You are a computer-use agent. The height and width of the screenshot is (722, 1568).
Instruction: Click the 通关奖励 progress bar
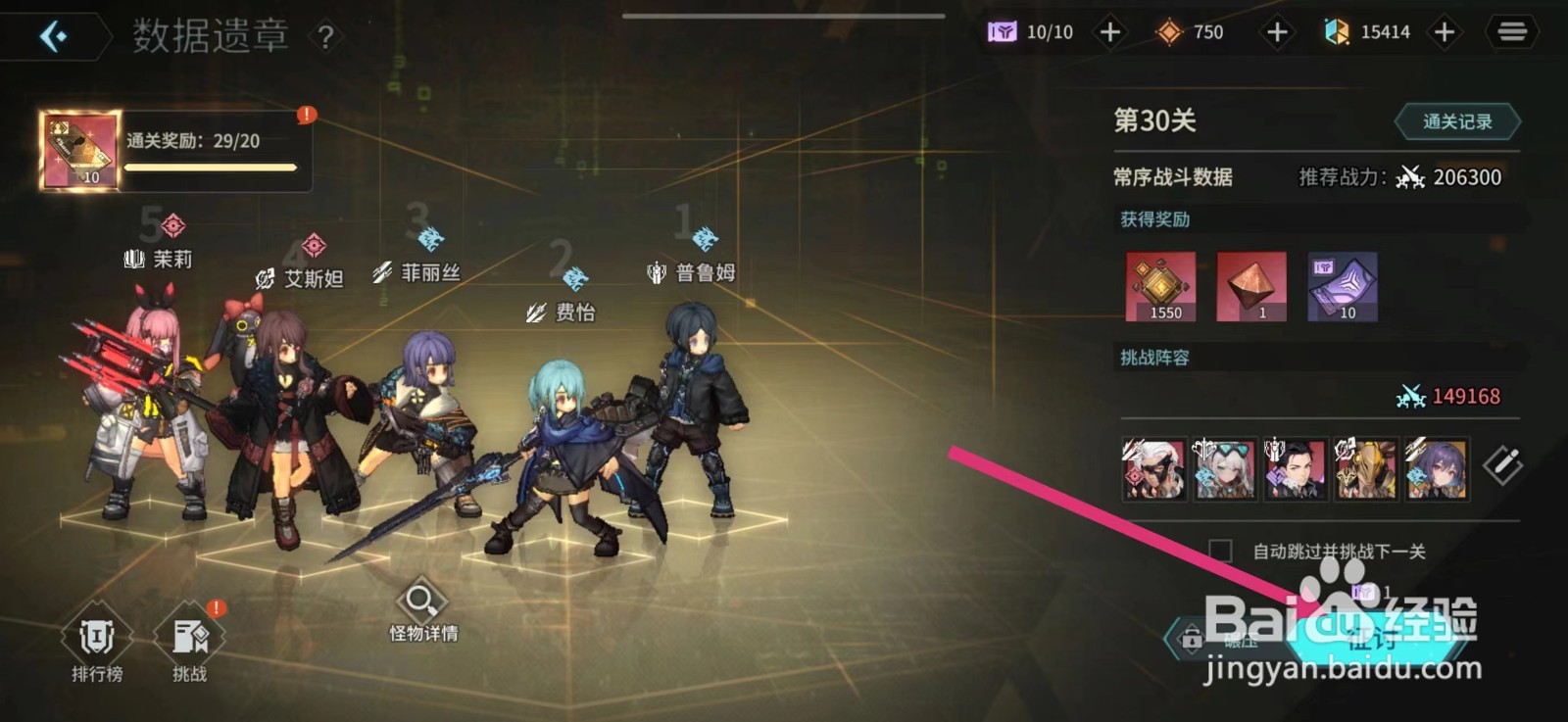(x=211, y=167)
